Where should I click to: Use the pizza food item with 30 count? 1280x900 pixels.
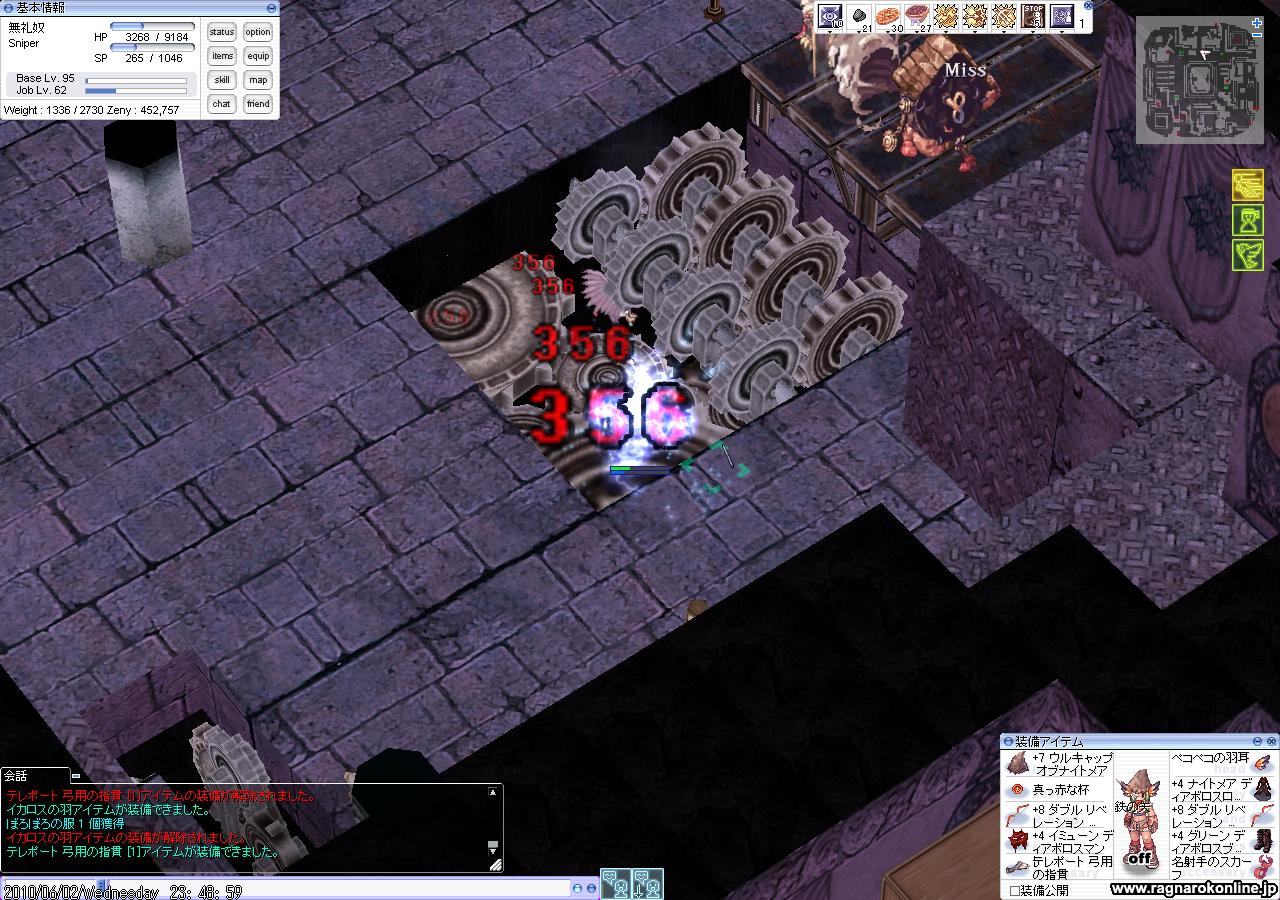point(888,16)
